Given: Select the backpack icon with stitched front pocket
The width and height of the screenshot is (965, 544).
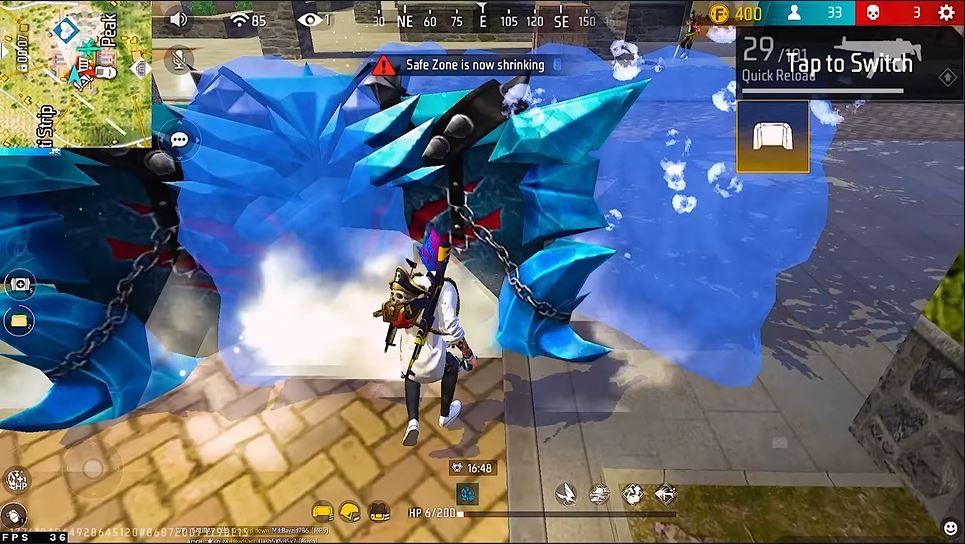Looking at the screenshot, I should (x=379, y=511).
